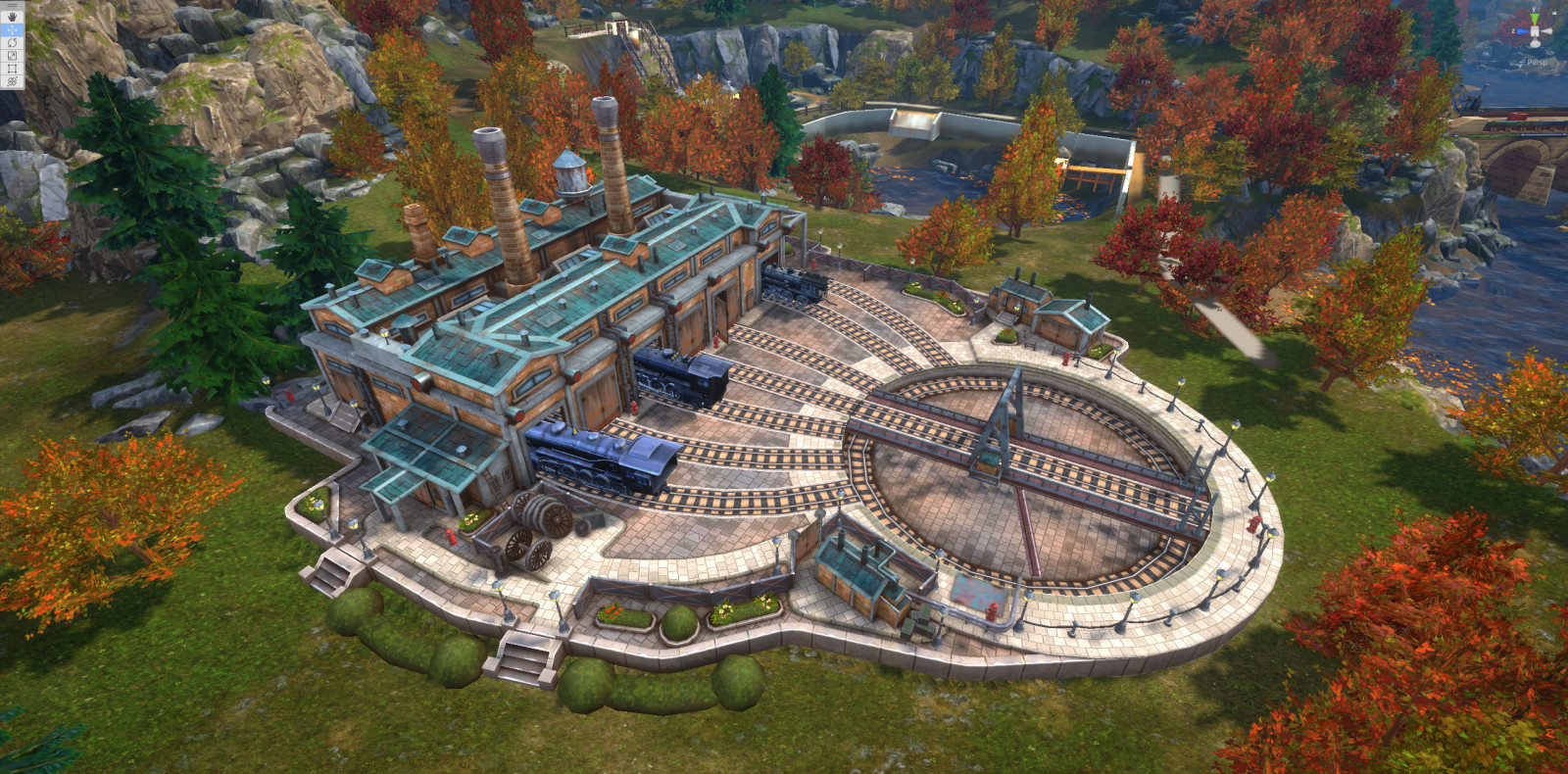Toggle the Persp projection label
1568x774 pixels.
coord(1538,62)
